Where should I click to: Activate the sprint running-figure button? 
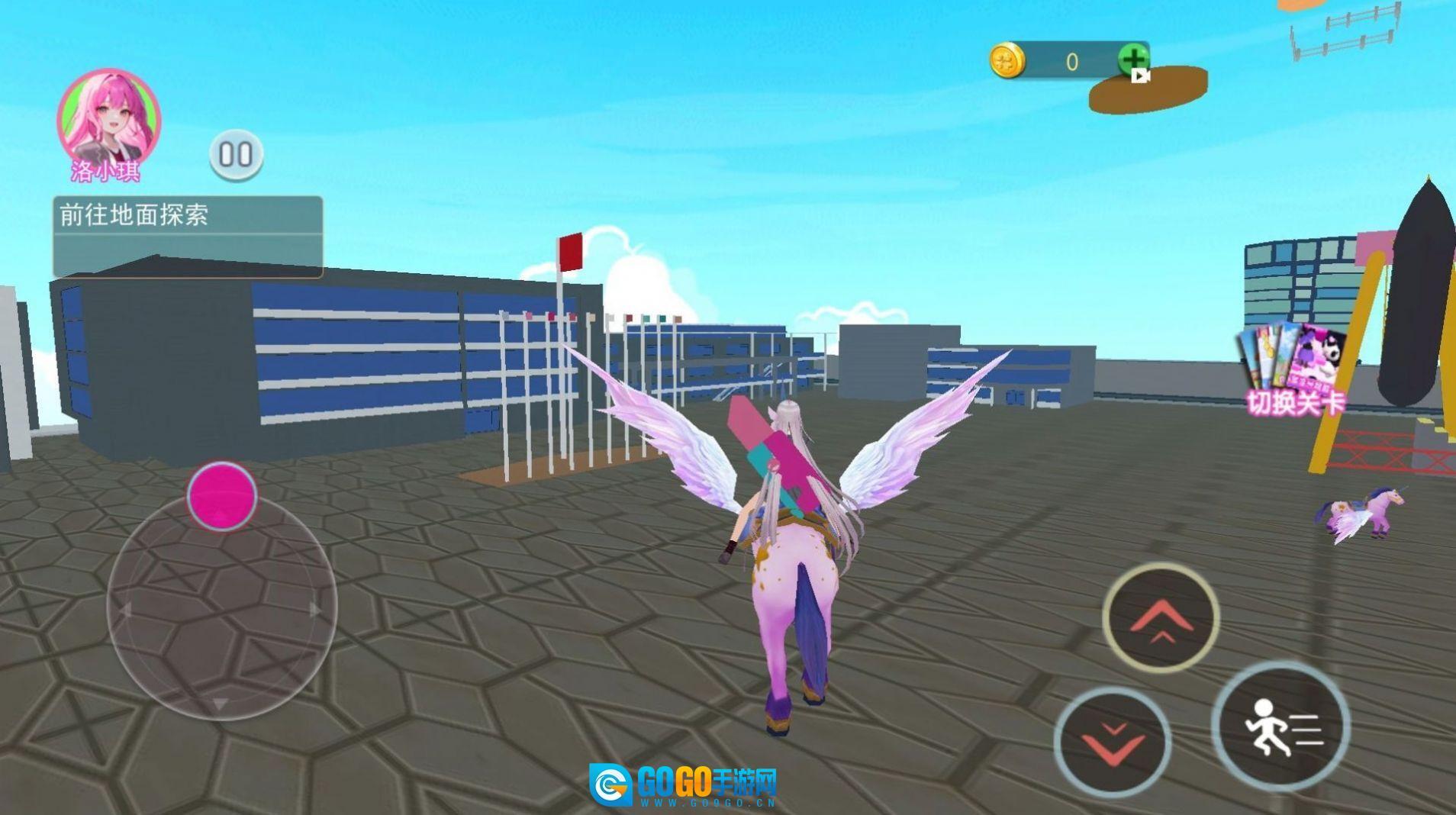pos(1280,726)
